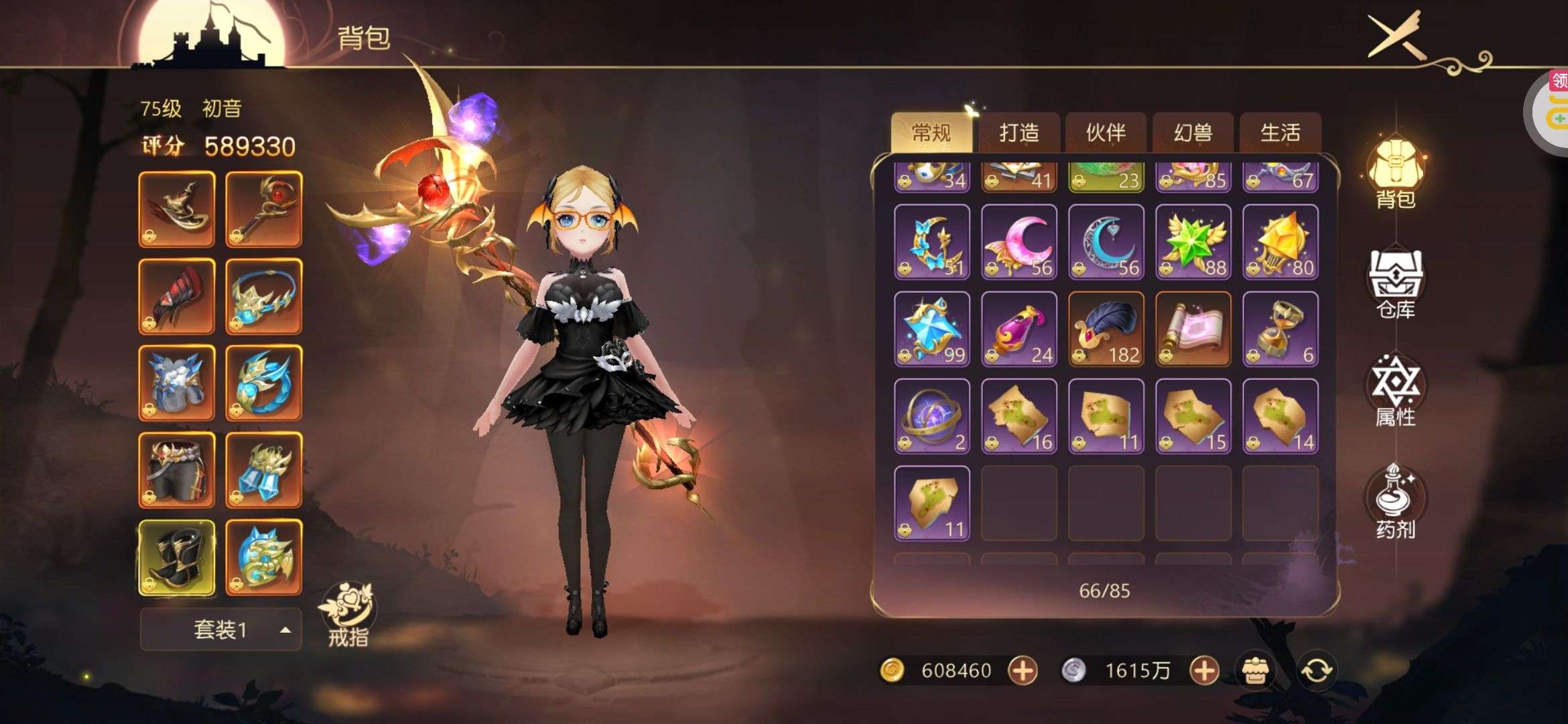Screen dimensions: 1568x724
Task: Expand the 套装1 outfit dropdown
Action: (x=220, y=630)
